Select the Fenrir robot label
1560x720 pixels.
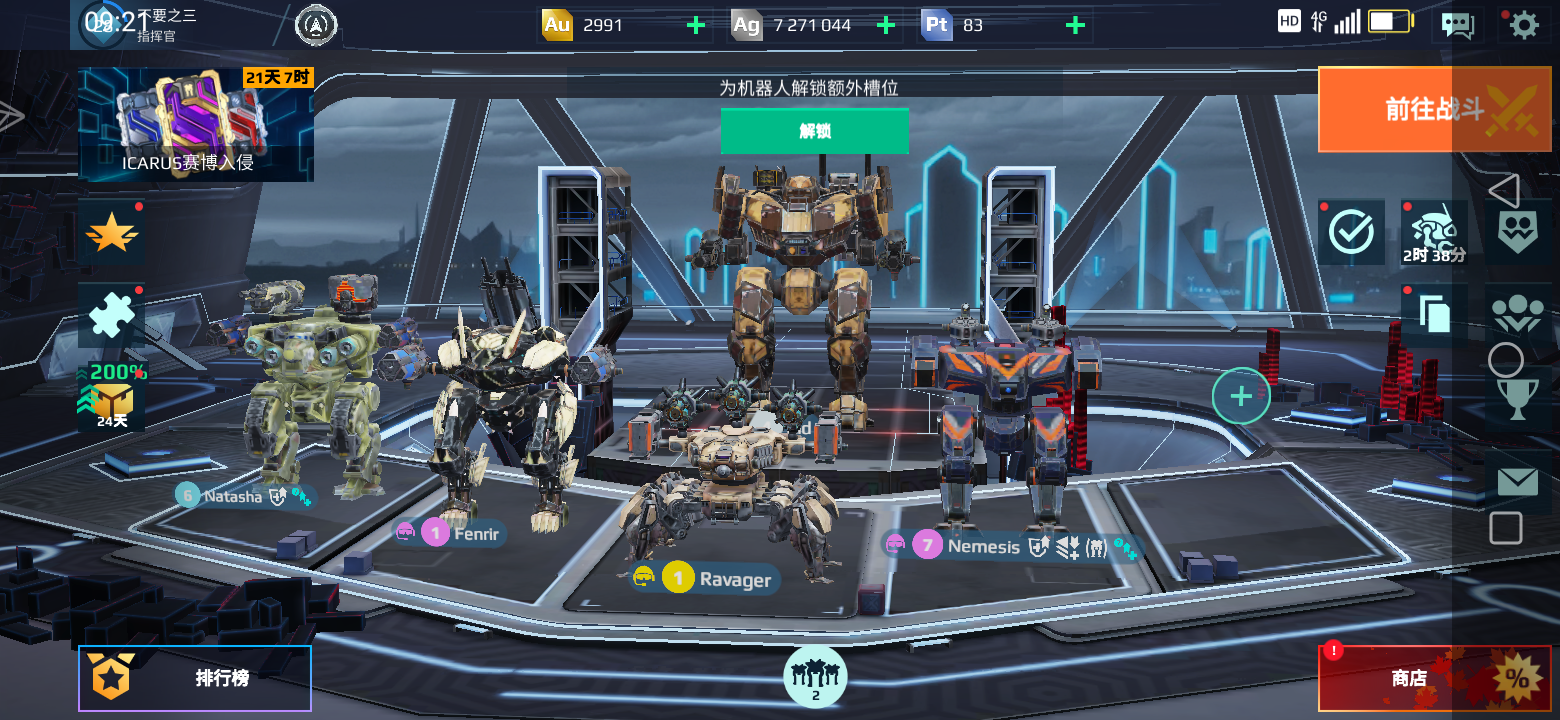click(x=475, y=533)
